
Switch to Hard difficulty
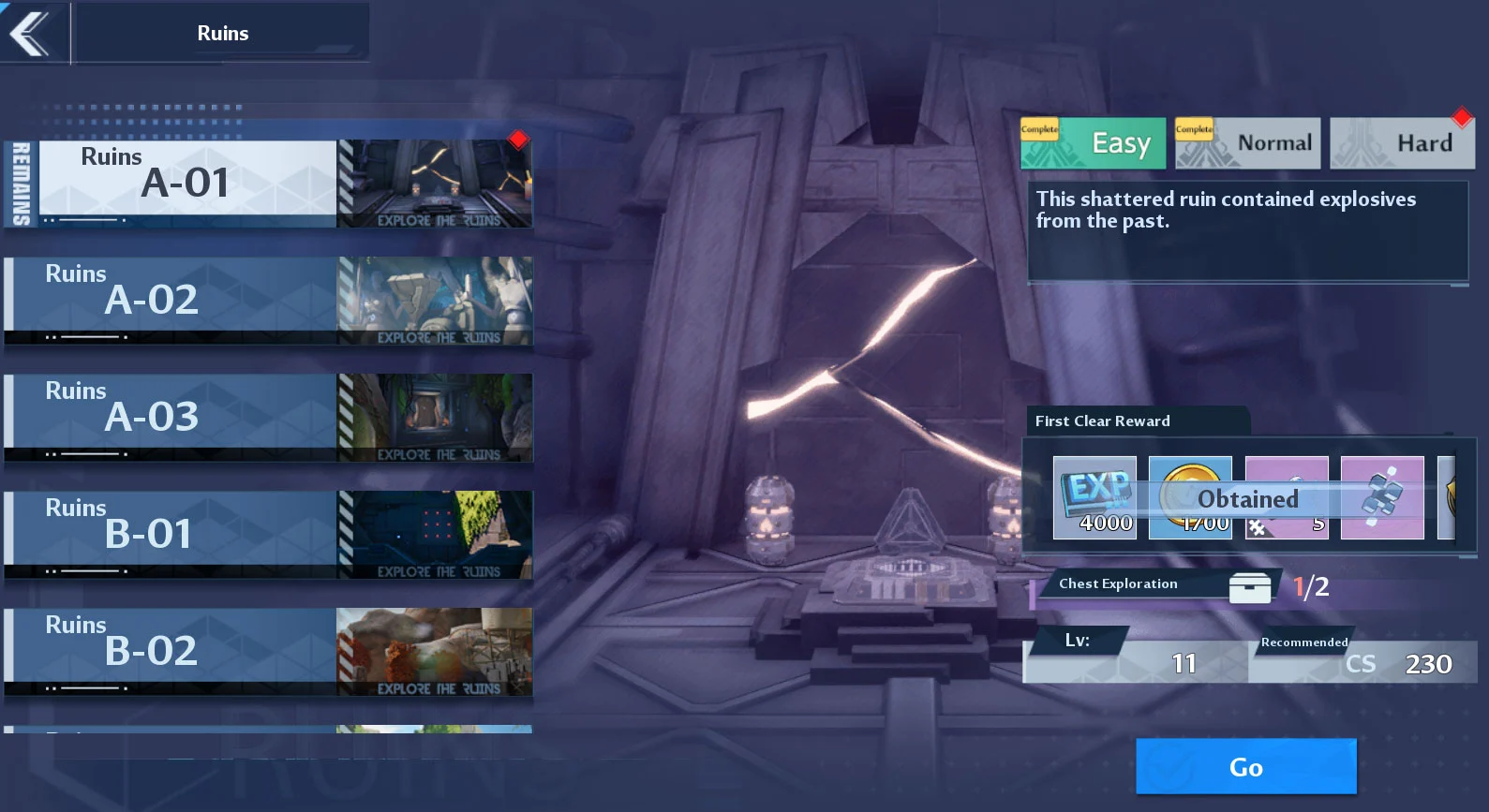tap(1402, 143)
